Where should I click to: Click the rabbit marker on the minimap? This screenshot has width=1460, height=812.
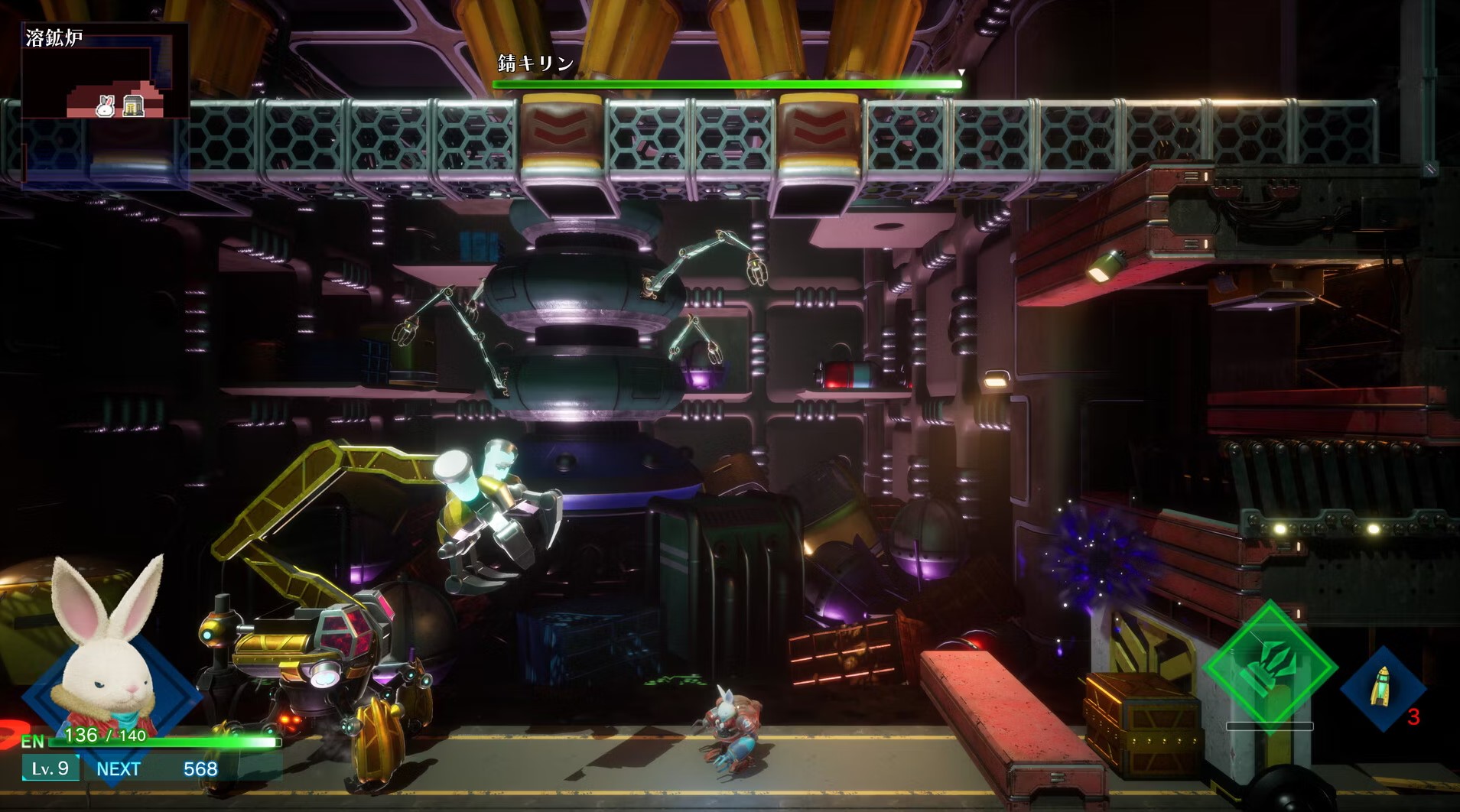click(x=106, y=108)
